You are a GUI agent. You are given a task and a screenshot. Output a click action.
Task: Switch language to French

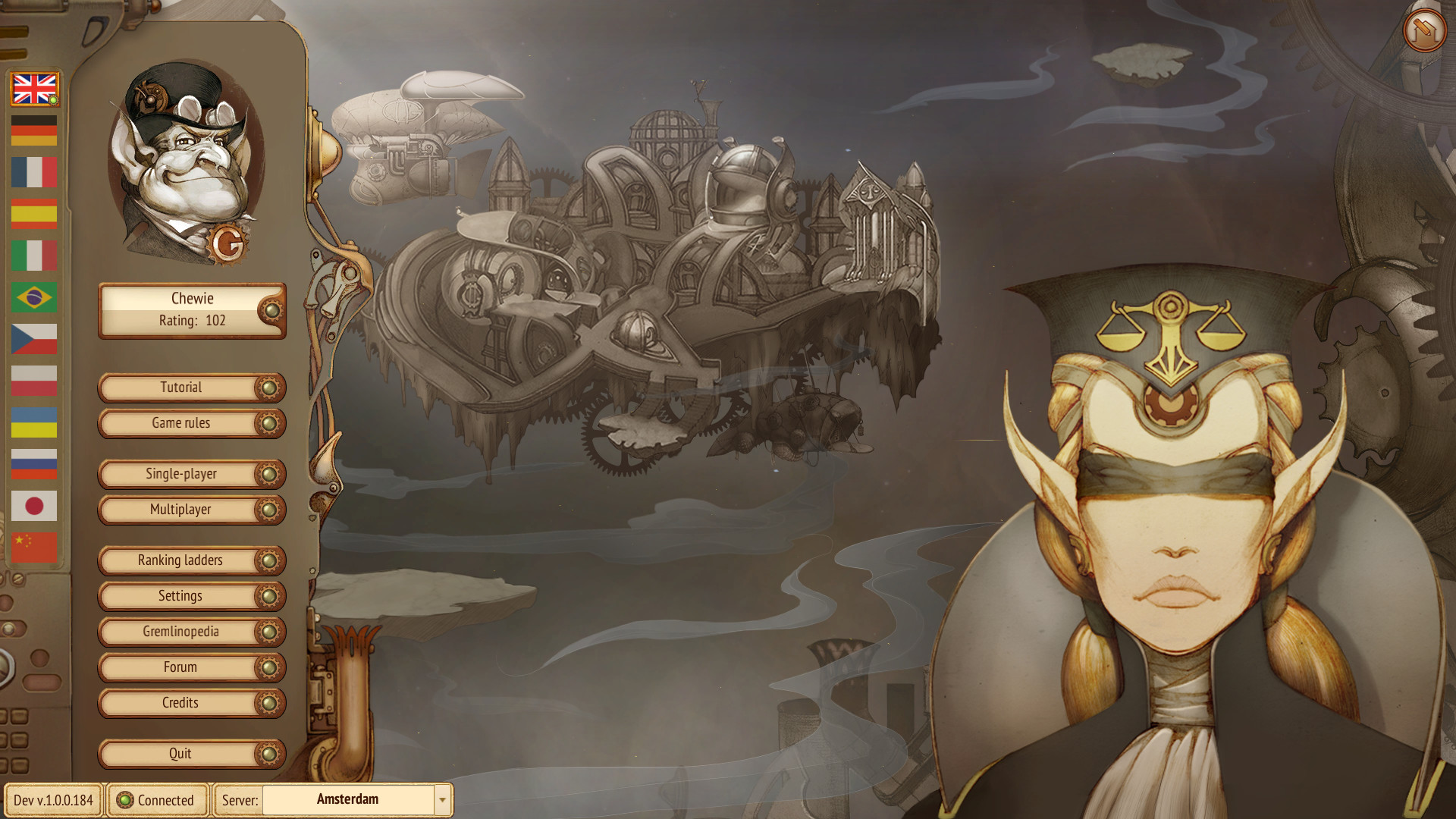point(33,173)
